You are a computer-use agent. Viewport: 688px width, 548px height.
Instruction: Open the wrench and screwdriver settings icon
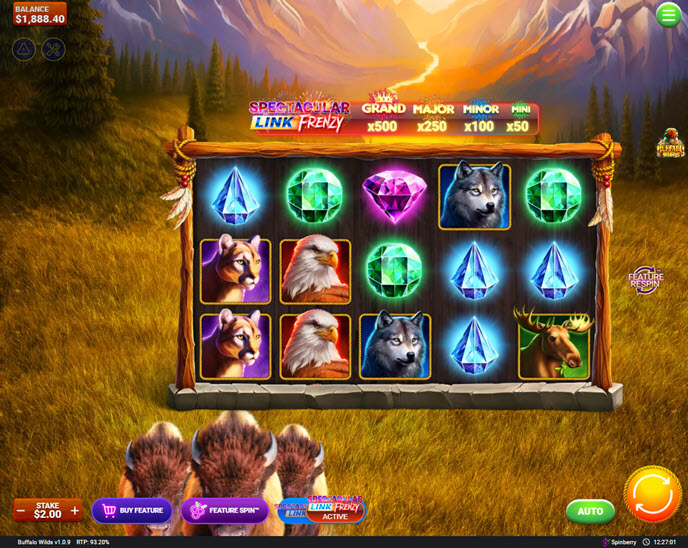(x=54, y=48)
